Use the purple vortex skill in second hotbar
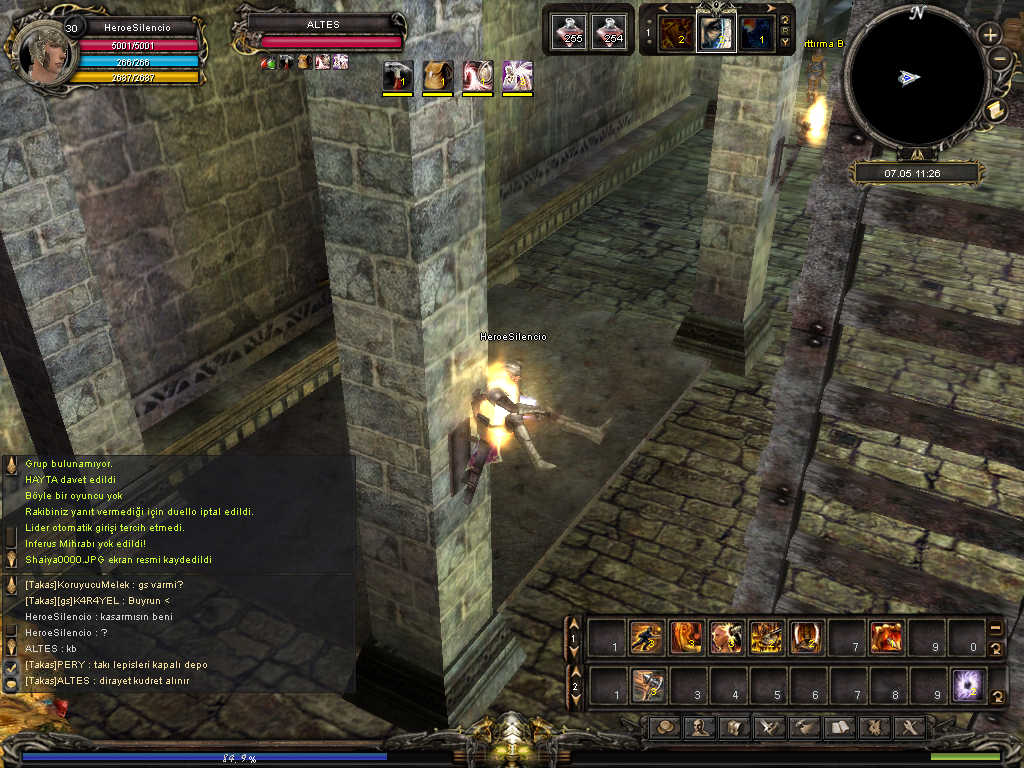 pos(967,686)
